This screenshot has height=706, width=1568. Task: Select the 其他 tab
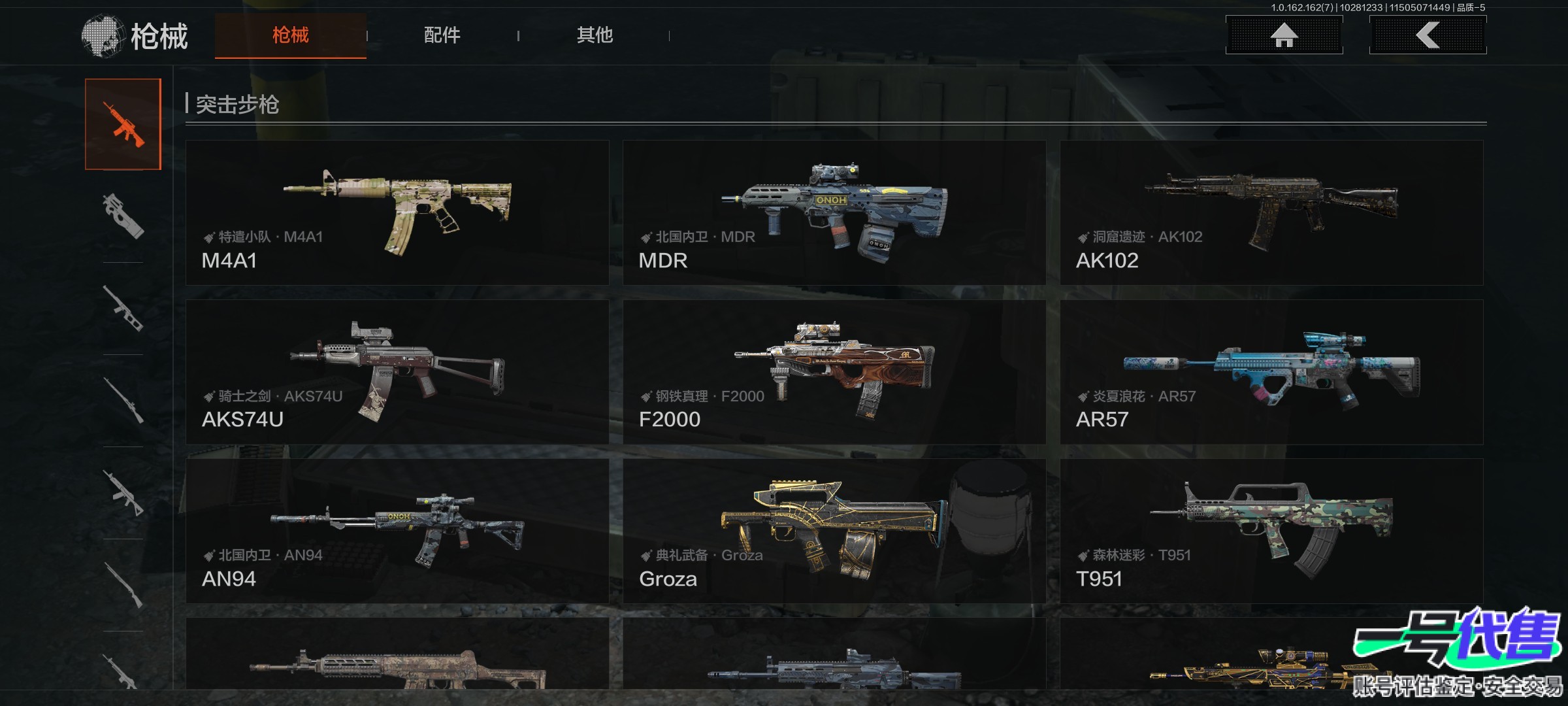tap(595, 35)
